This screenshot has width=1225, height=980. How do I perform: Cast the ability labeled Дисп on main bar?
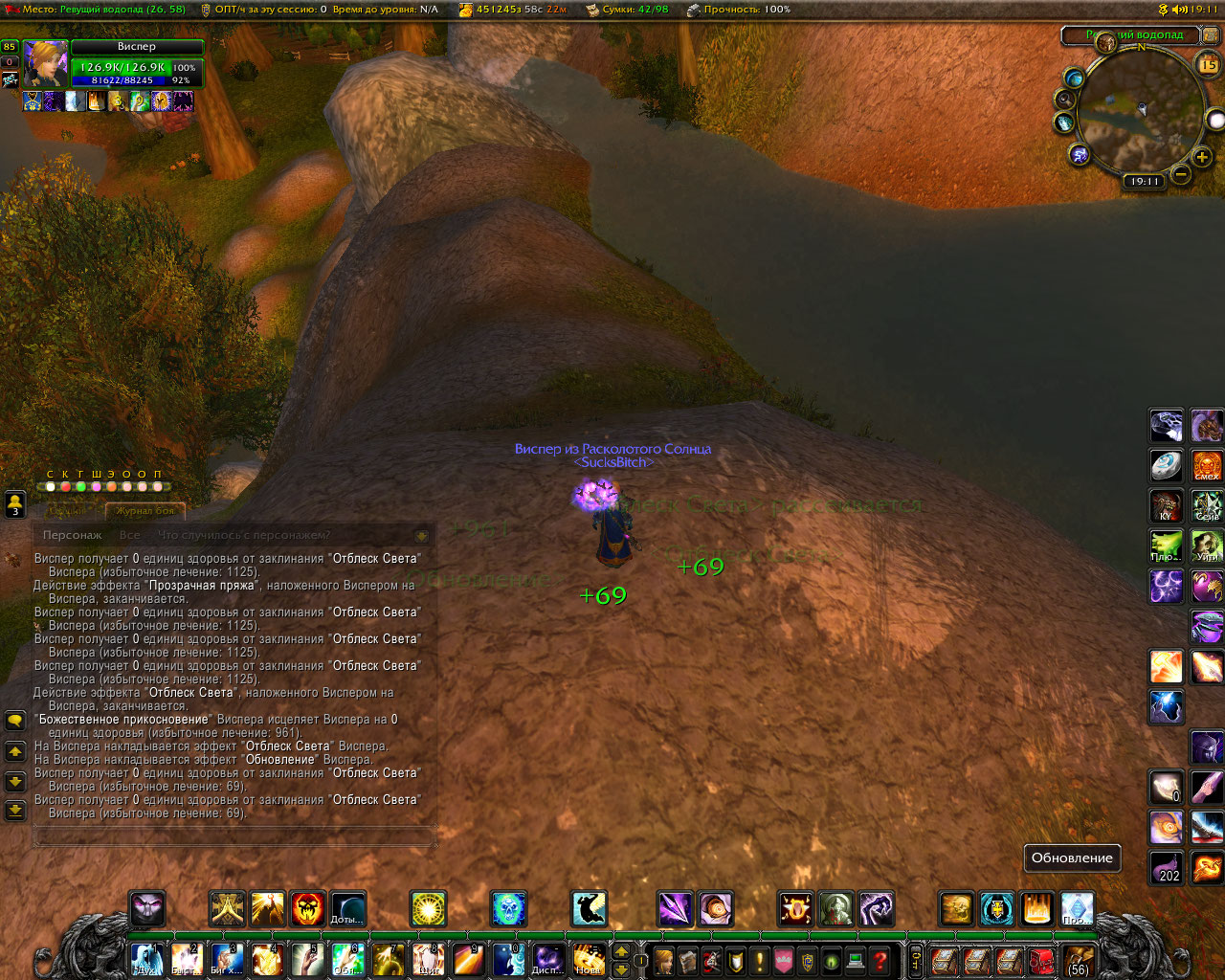[x=547, y=959]
